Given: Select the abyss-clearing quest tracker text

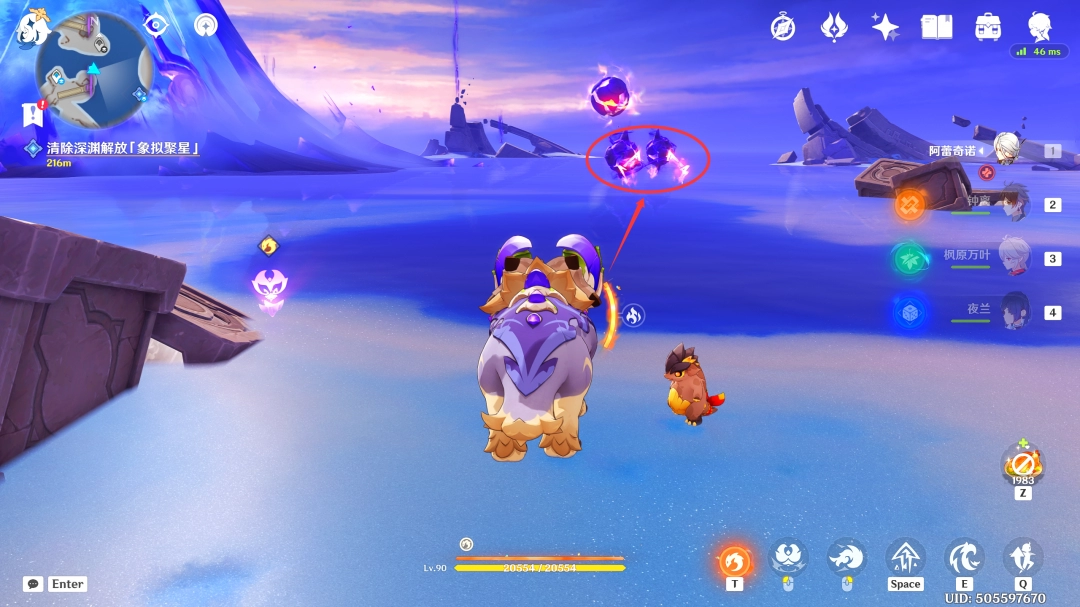Looking at the screenshot, I should tap(123, 148).
